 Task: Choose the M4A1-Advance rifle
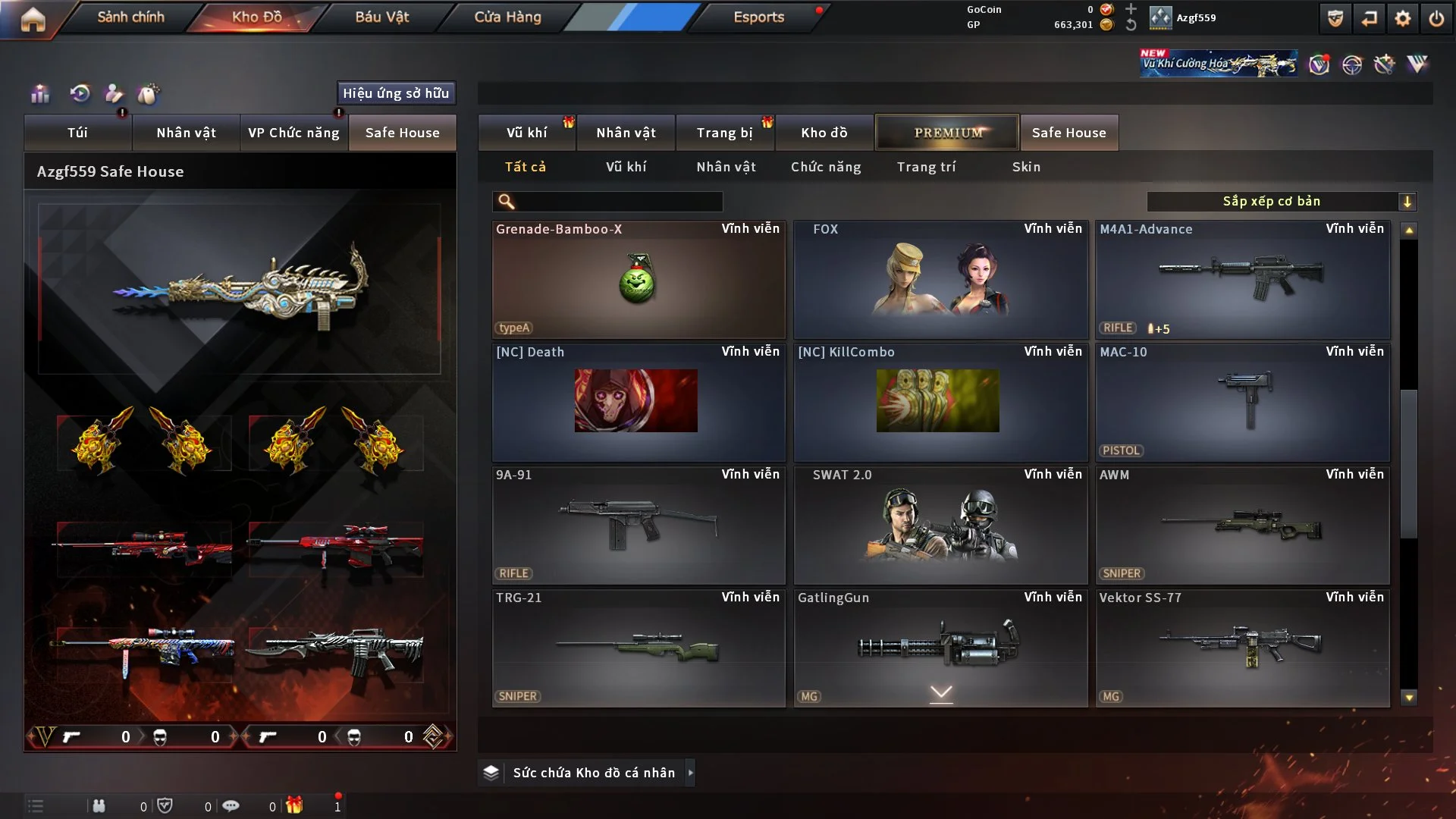pyautogui.click(x=1242, y=280)
